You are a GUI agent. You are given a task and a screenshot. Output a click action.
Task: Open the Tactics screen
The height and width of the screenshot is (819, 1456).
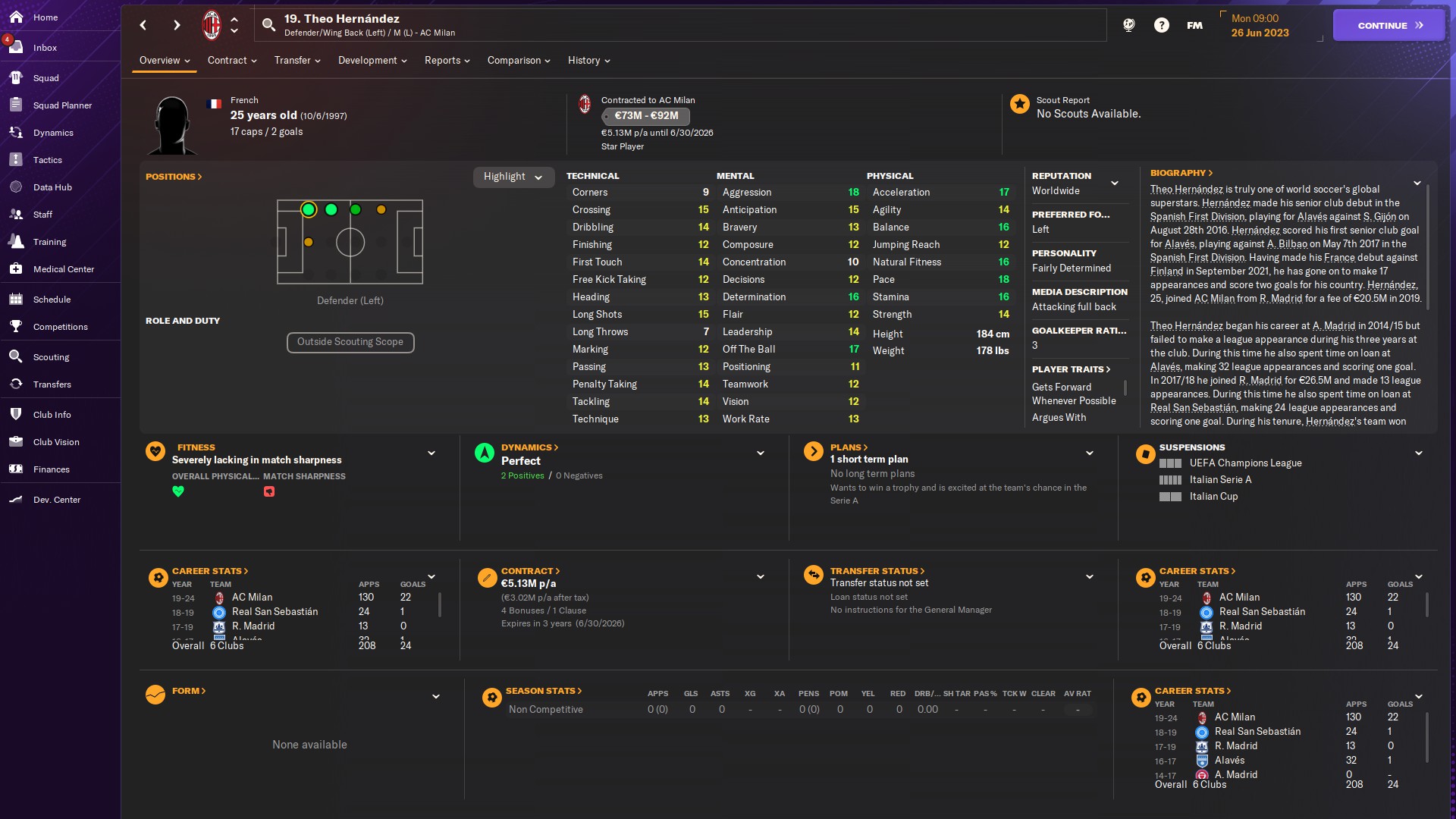coord(49,160)
